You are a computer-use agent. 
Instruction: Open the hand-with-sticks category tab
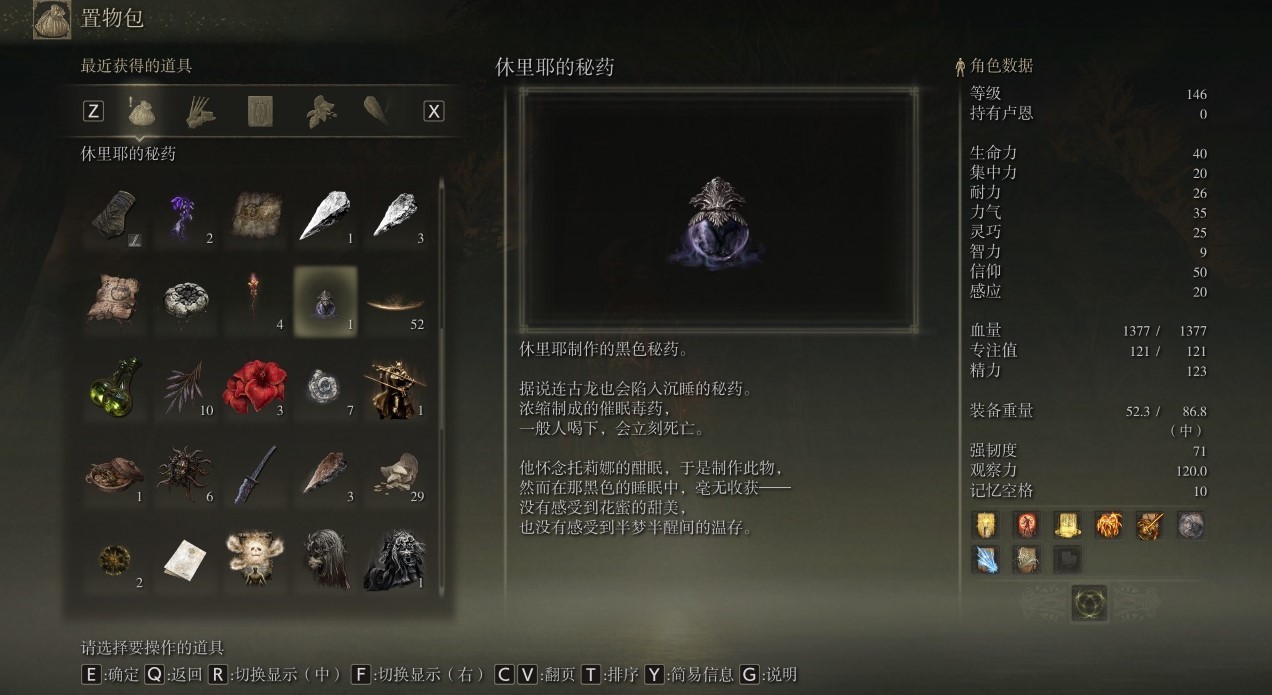coord(200,111)
